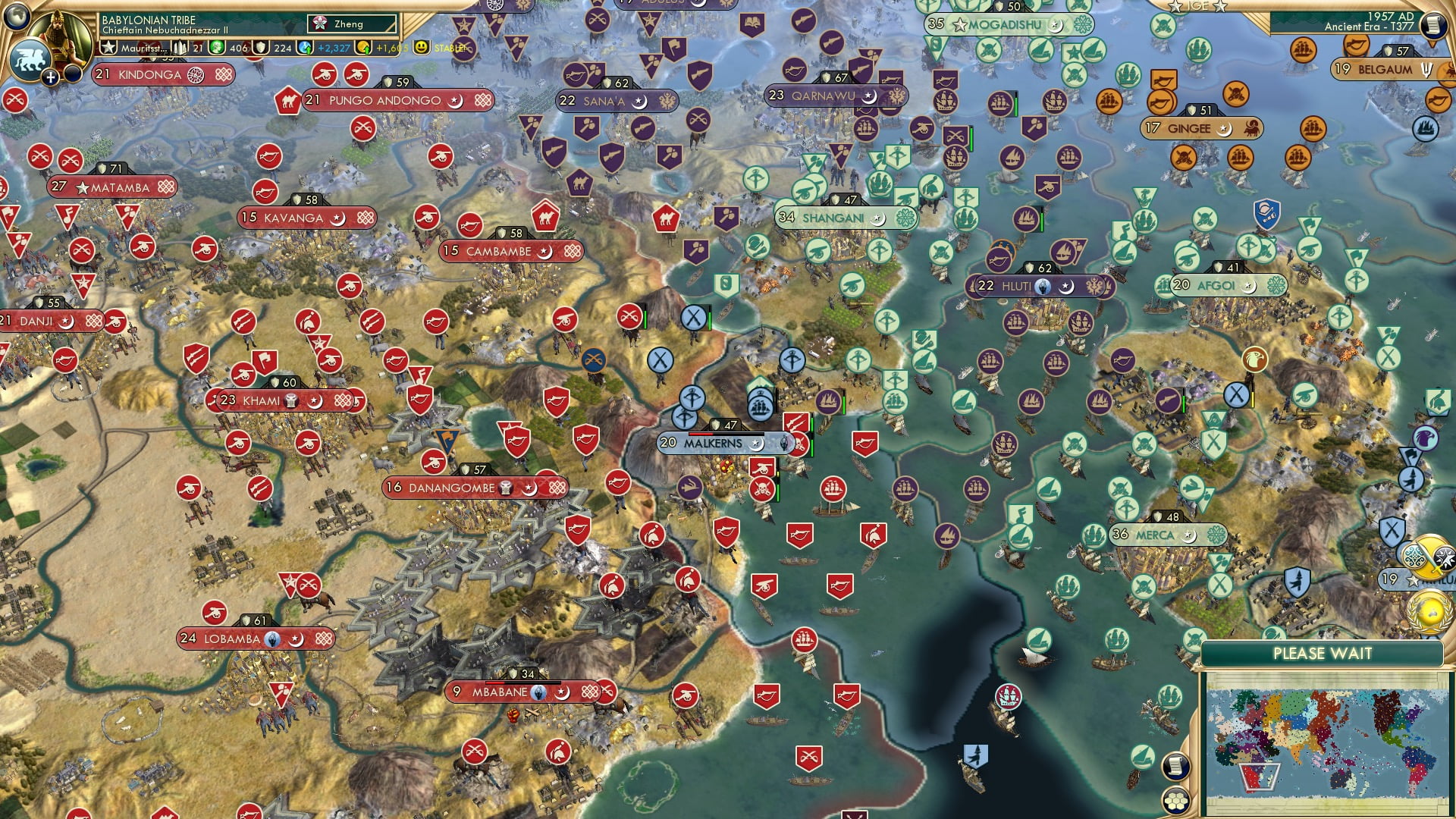Toggle the hex grid button by the minimap
This screenshot has width=1456, height=819.
[x=1175, y=801]
